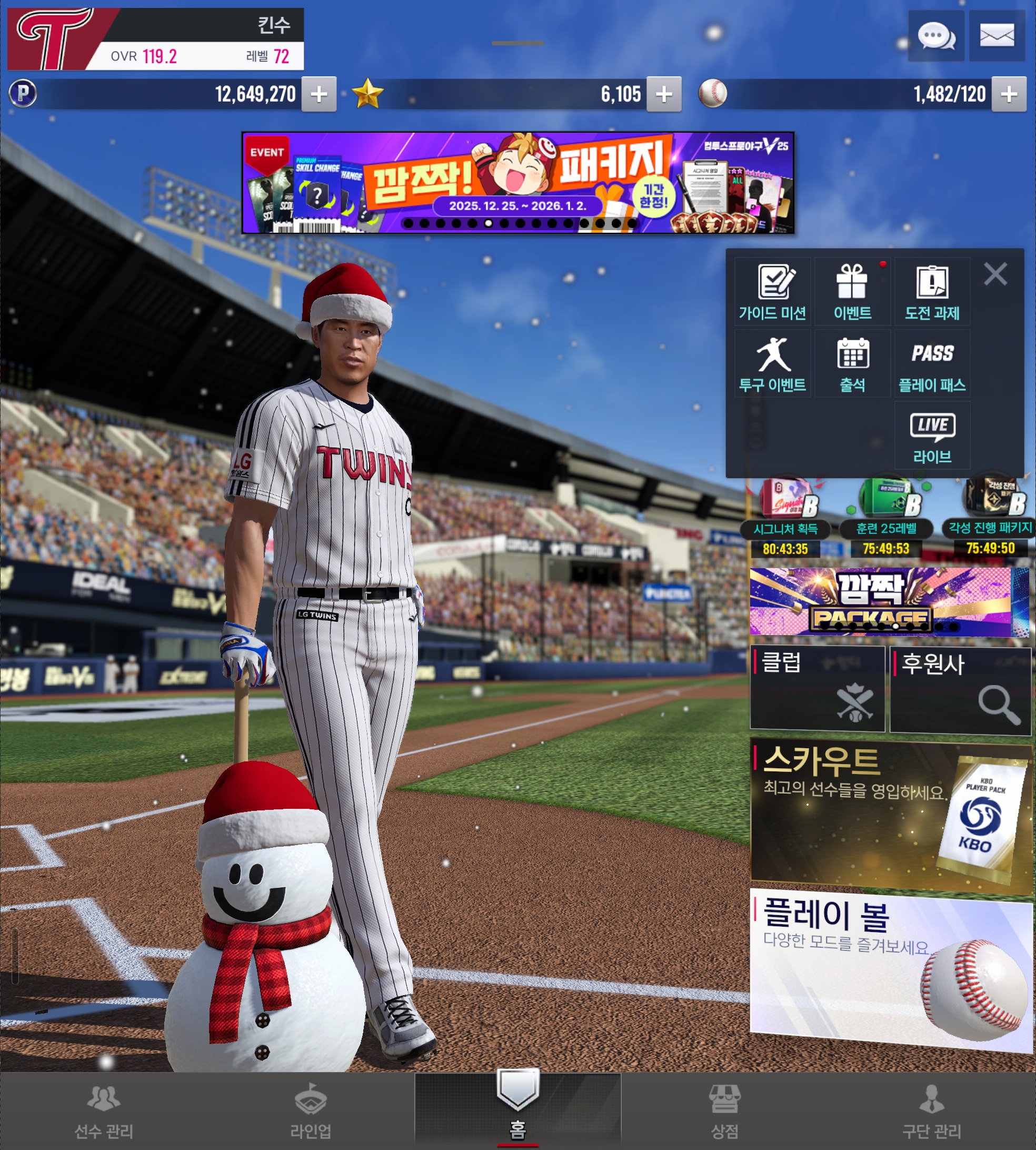
Task: Add stars with the plus button
Action: [x=664, y=94]
